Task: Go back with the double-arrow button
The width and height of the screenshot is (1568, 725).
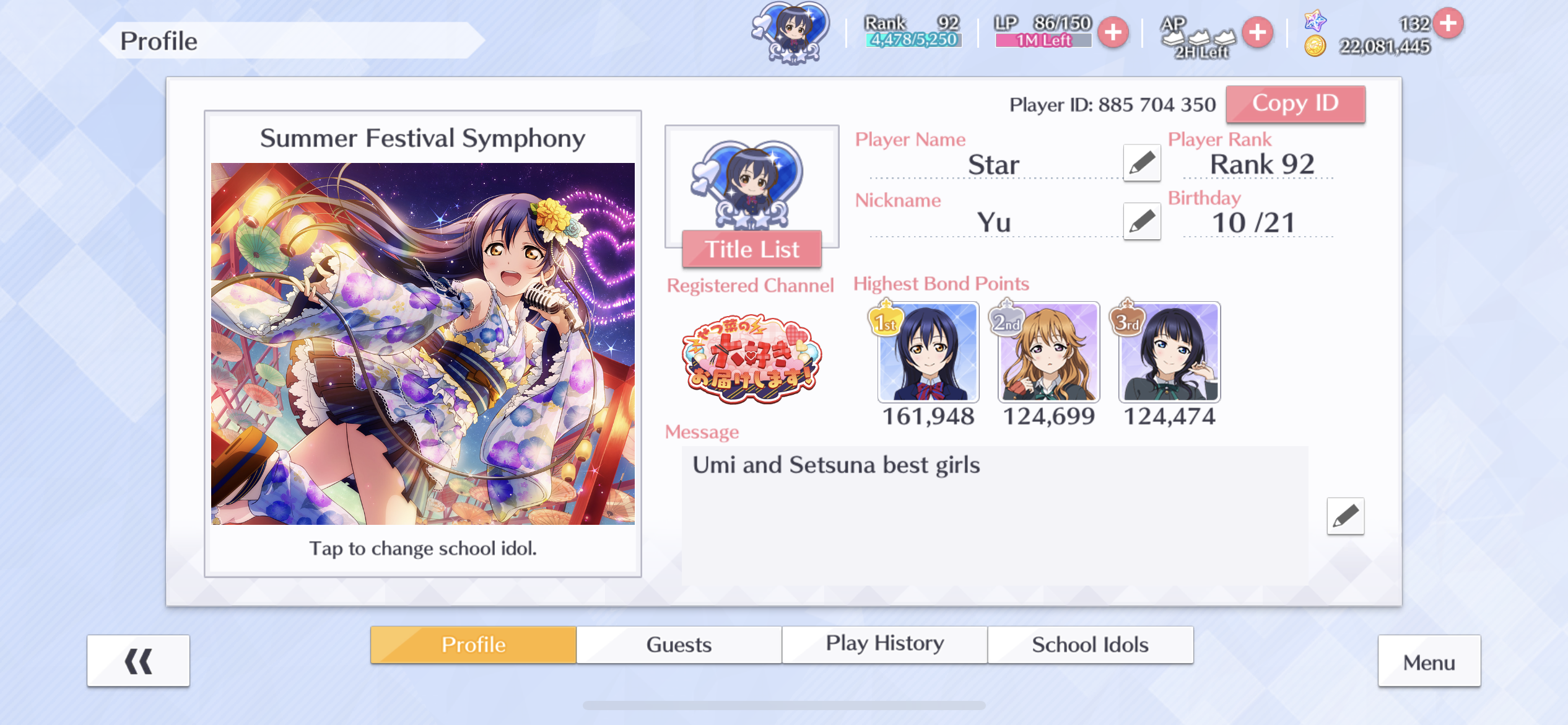Action: click(138, 661)
